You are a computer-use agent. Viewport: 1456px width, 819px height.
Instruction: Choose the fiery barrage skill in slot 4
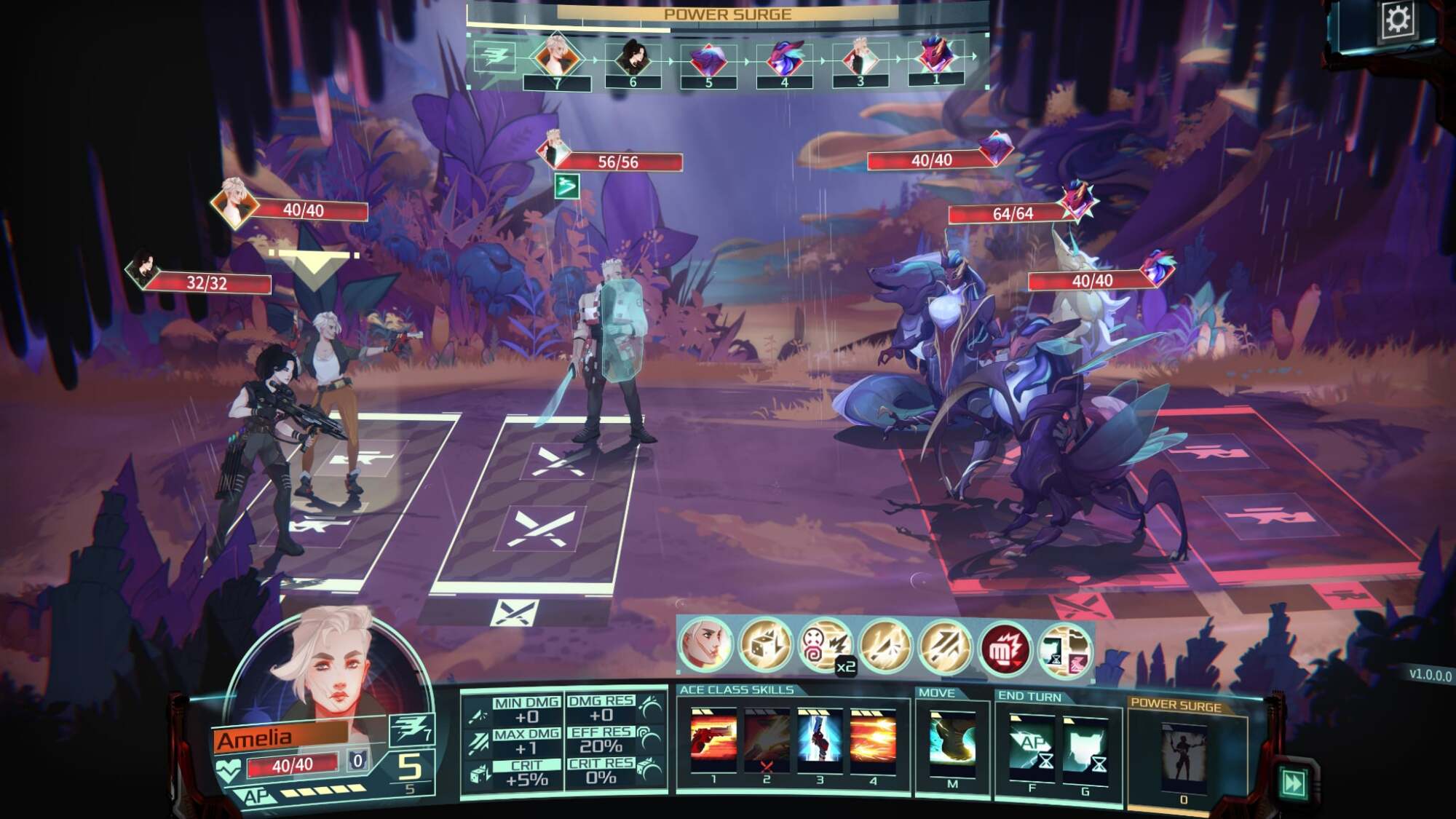873,740
